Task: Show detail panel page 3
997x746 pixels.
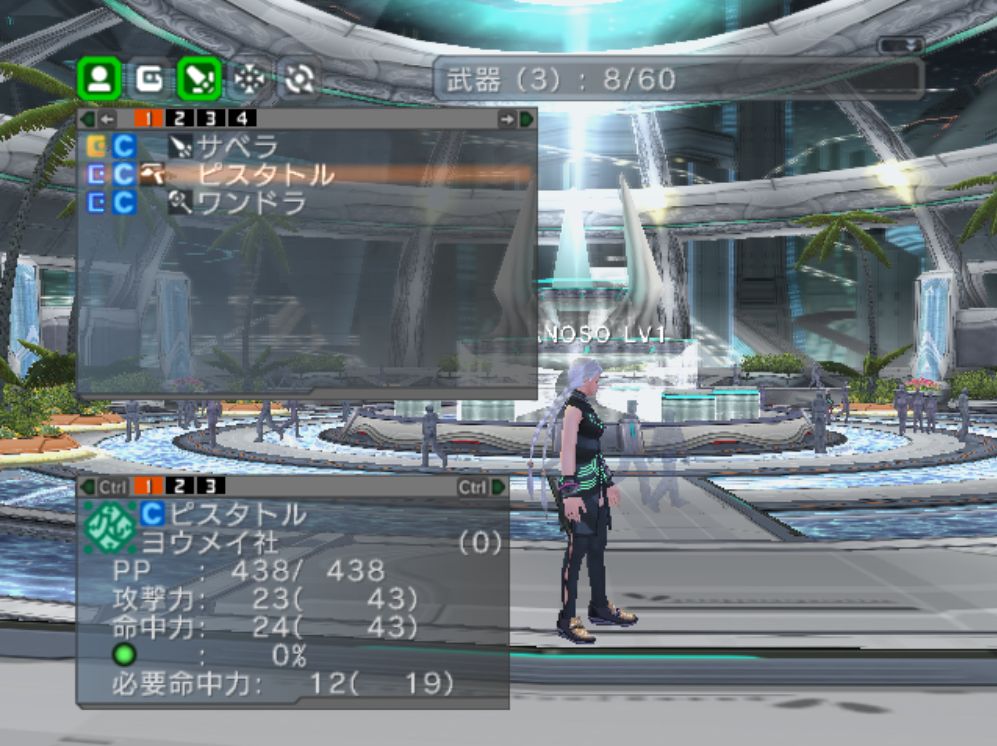Action: (x=210, y=487)
